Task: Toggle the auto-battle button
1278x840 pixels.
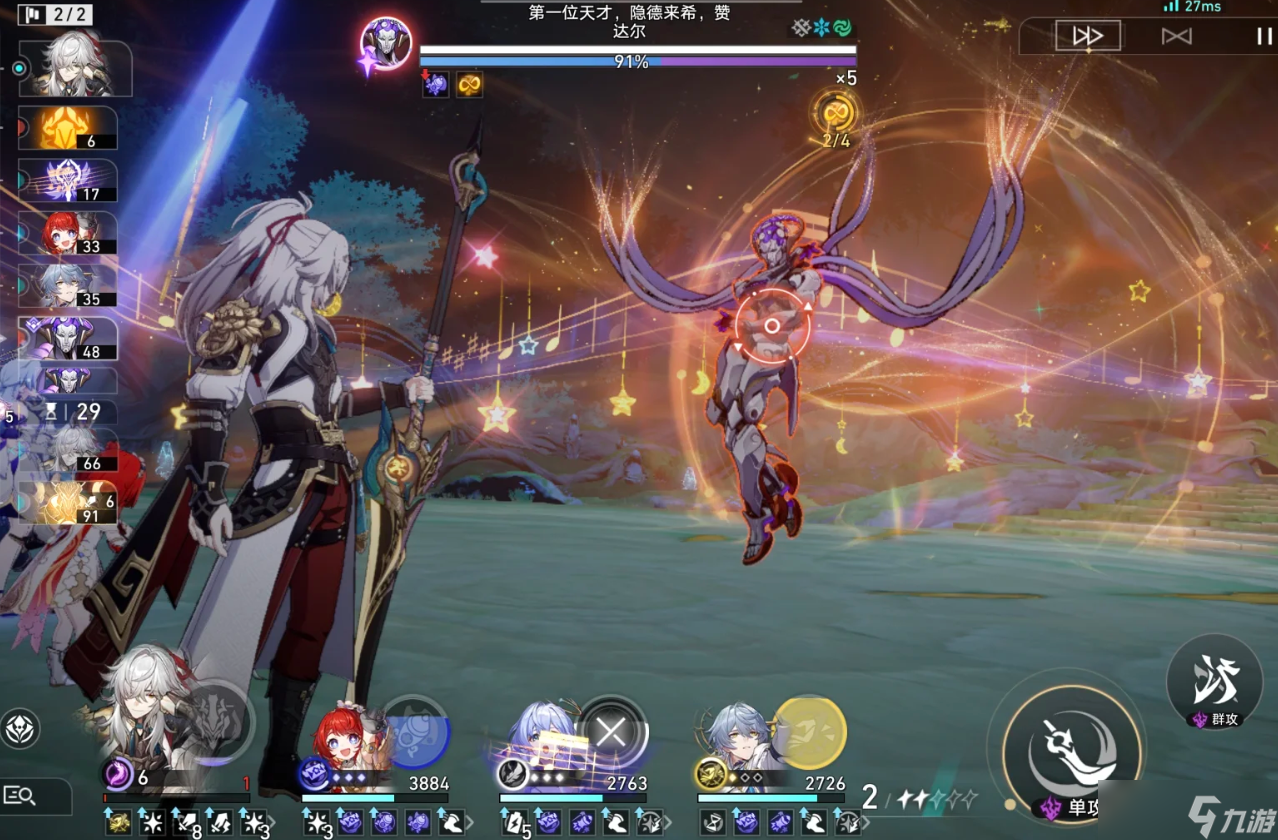Action: [x=1177, y=36]
